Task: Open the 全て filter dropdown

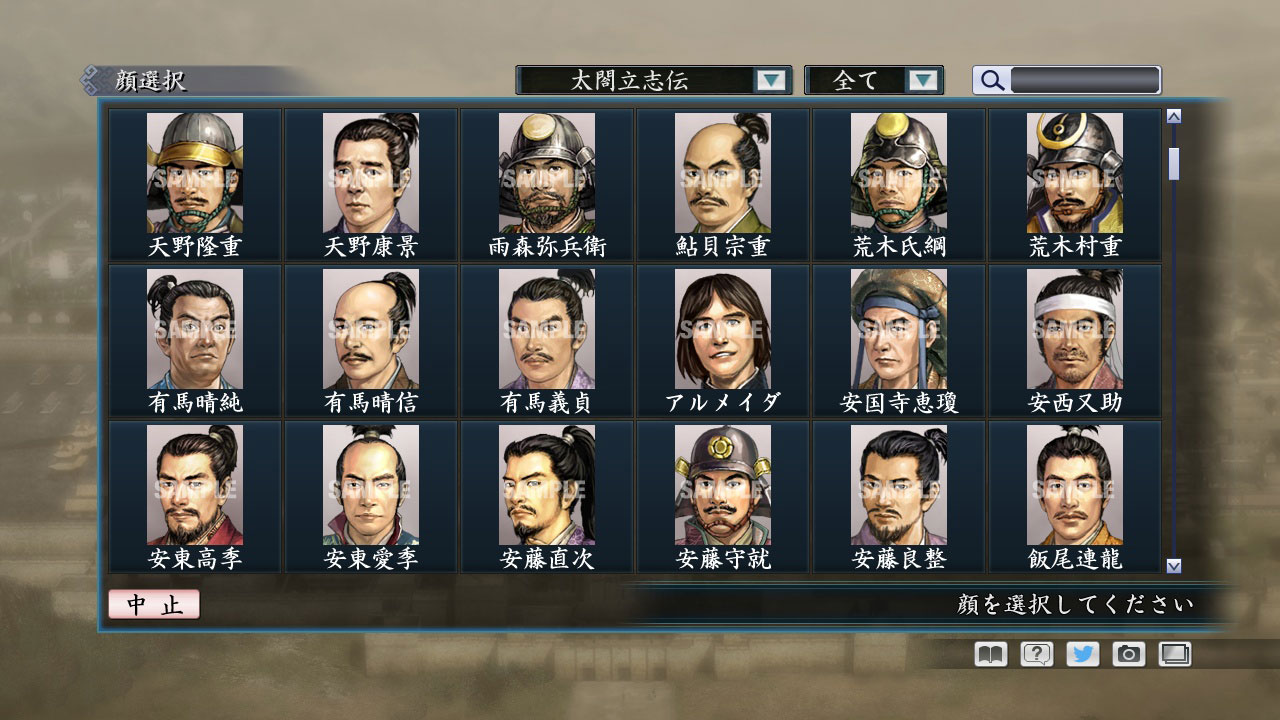Action: pyautogui.click(x=866, y=80)
